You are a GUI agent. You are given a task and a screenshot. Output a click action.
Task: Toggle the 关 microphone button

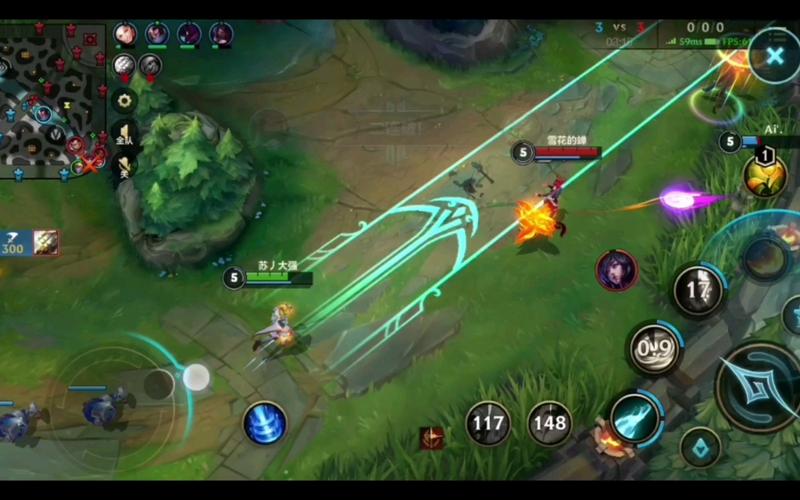coord(124,167)
